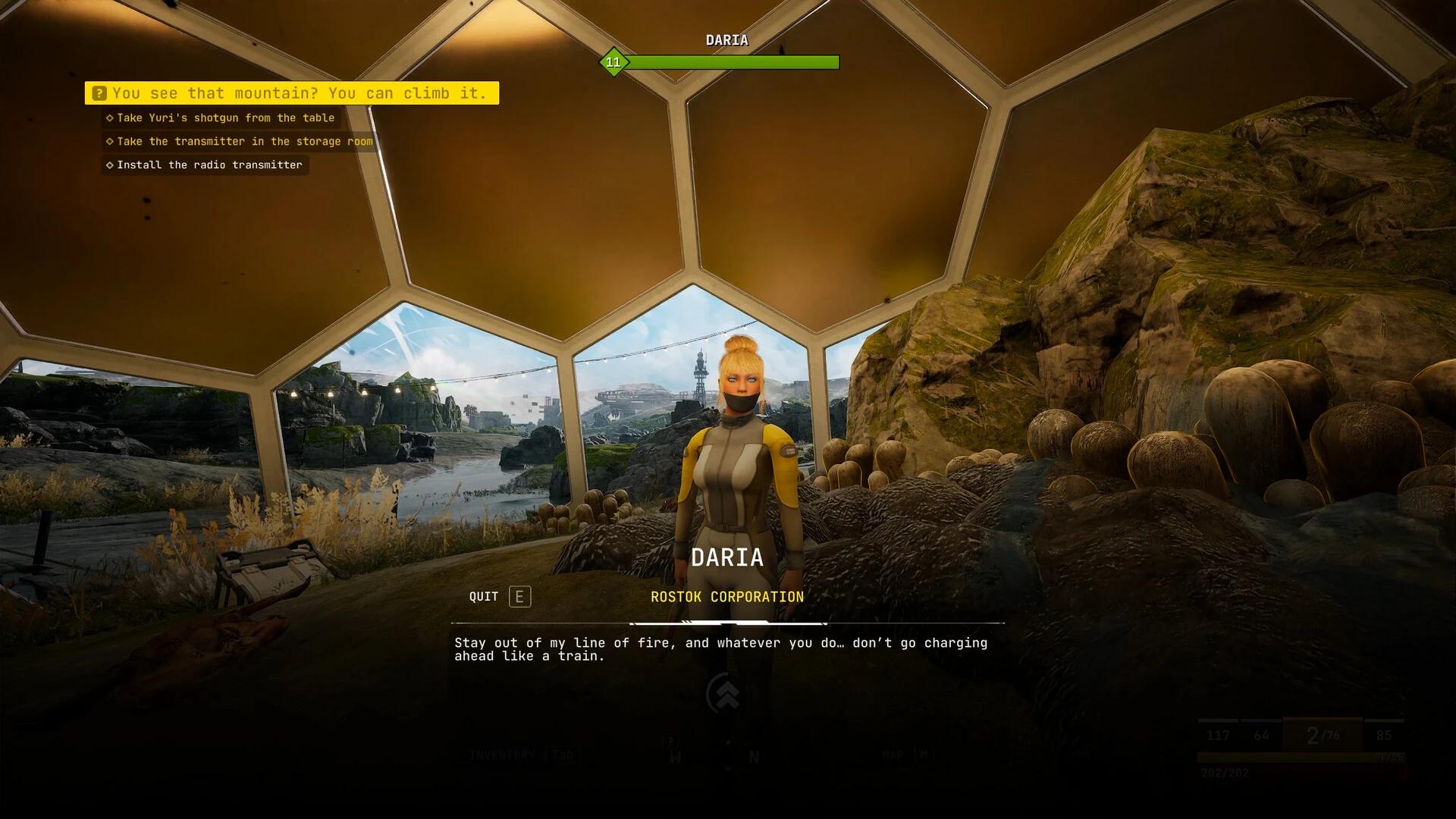Click the N marker on the compass
Screen dimensions: 1456x819
coord(754,755)
